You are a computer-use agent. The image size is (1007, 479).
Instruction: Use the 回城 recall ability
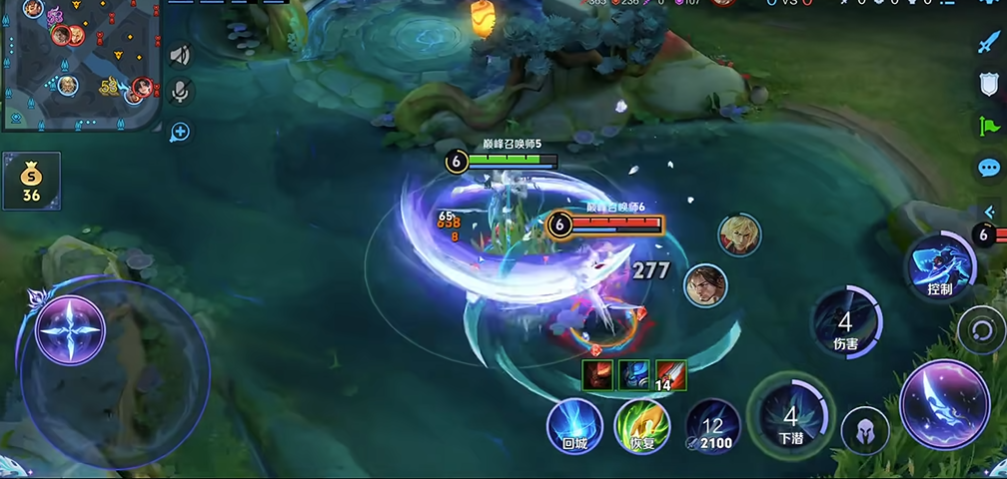pyautogui.click(x=575, y=426)
